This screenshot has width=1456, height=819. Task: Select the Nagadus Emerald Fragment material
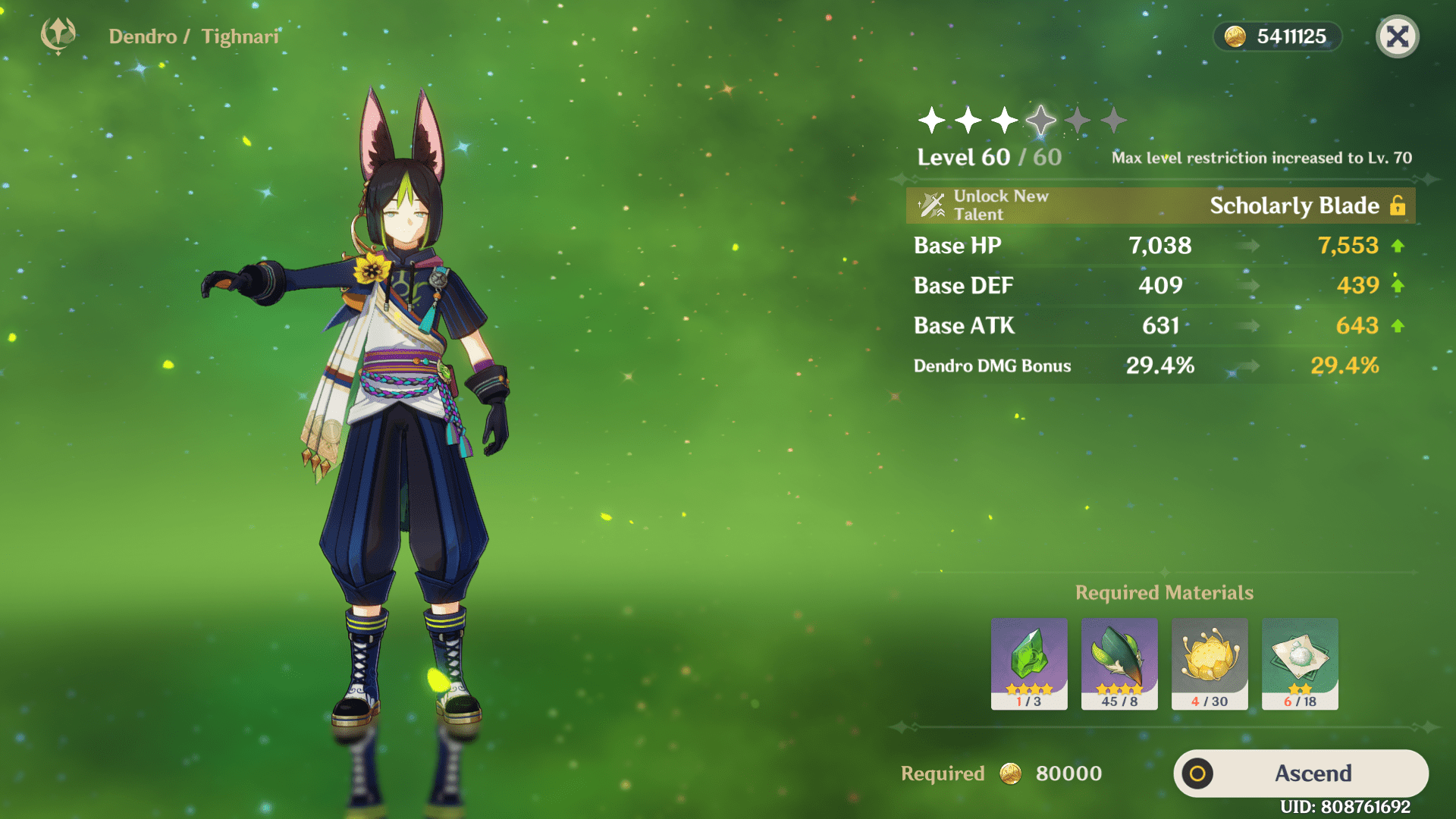click(x=1028, y=664)
